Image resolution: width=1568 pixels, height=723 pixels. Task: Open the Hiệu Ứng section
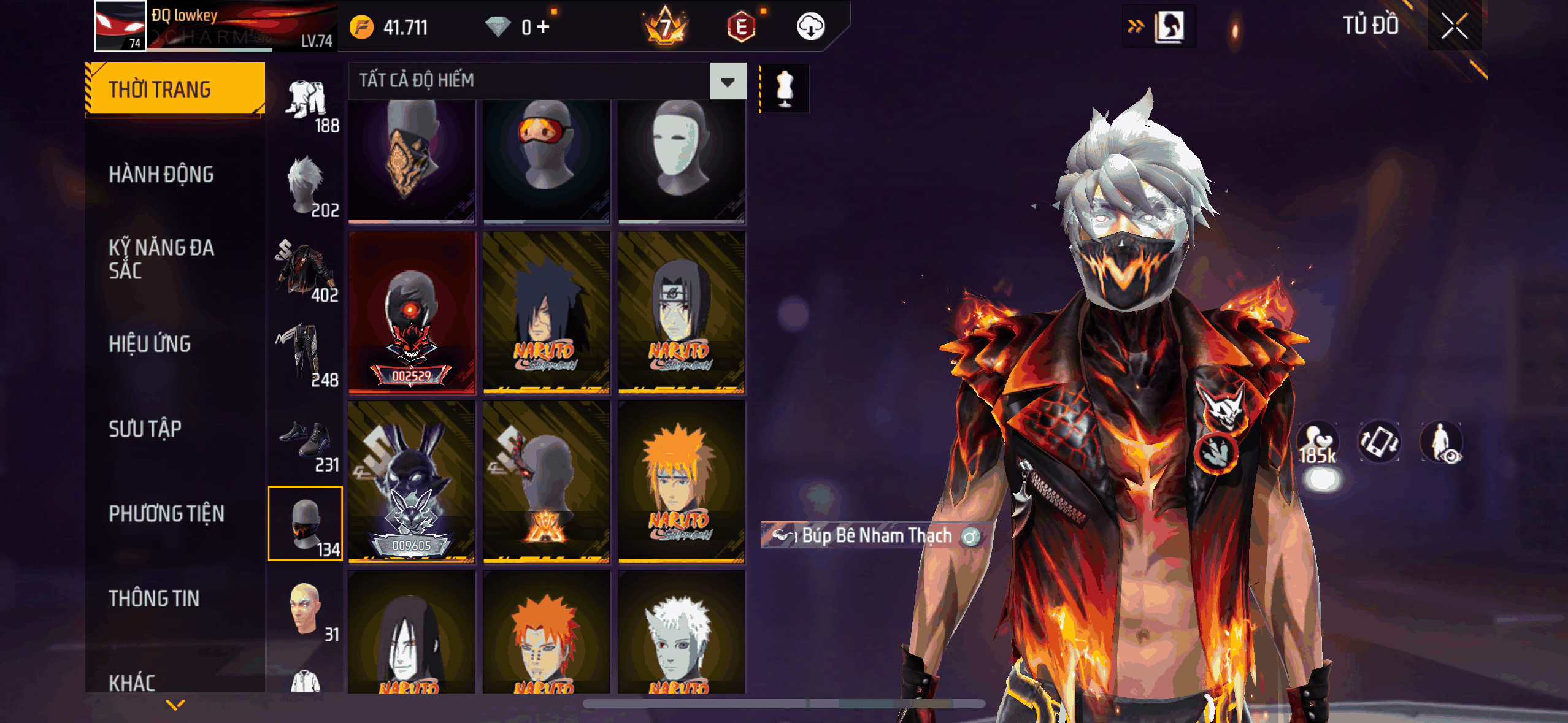coord(150,344)
